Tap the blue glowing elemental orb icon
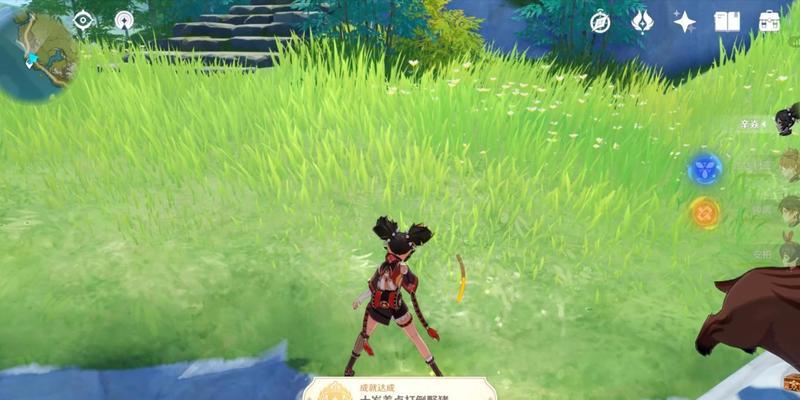The image size is (800, 400). [705, 168]
